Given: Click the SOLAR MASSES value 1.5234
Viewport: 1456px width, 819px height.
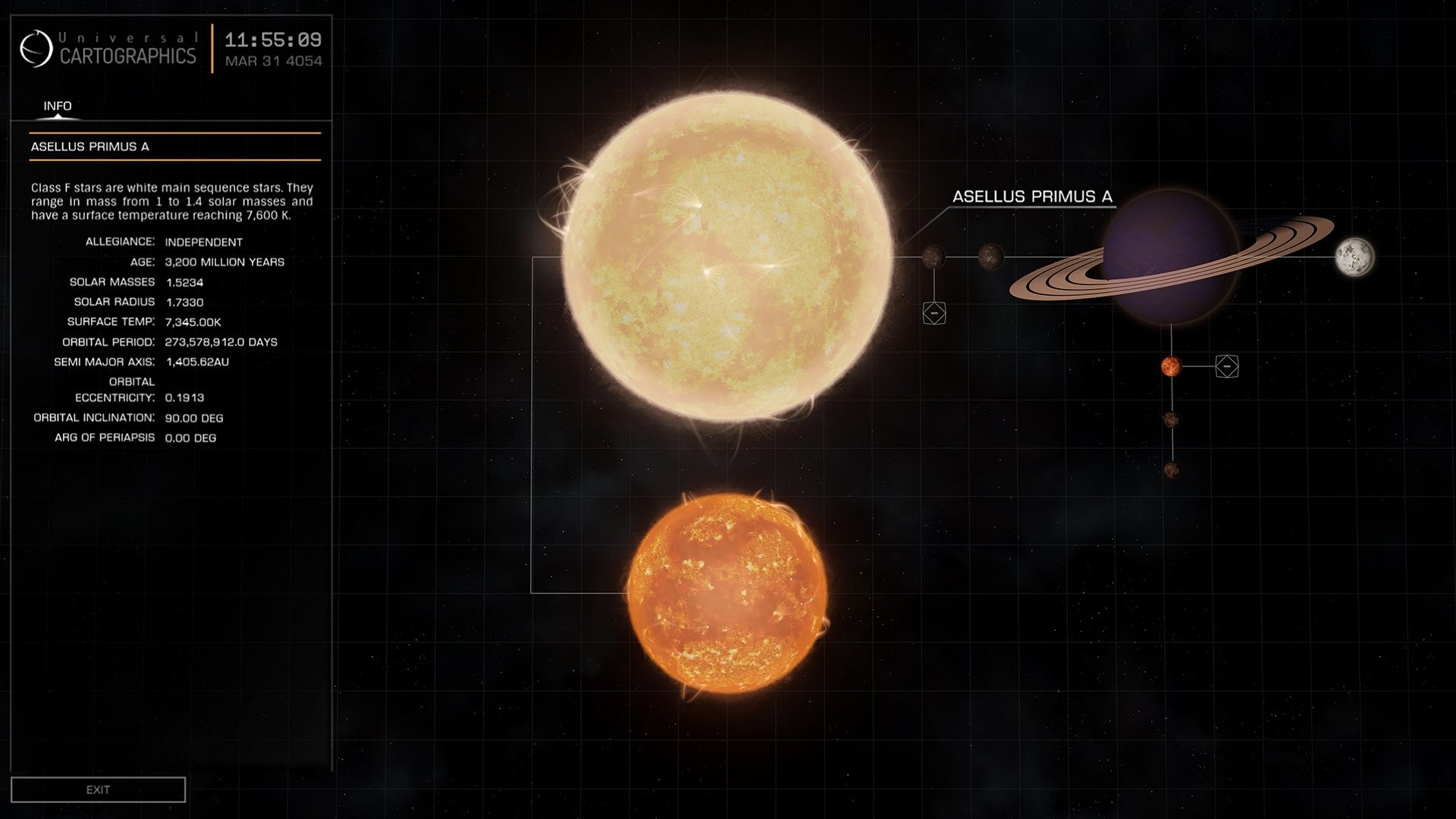Looking at the screenshot, I should point(185,281).
